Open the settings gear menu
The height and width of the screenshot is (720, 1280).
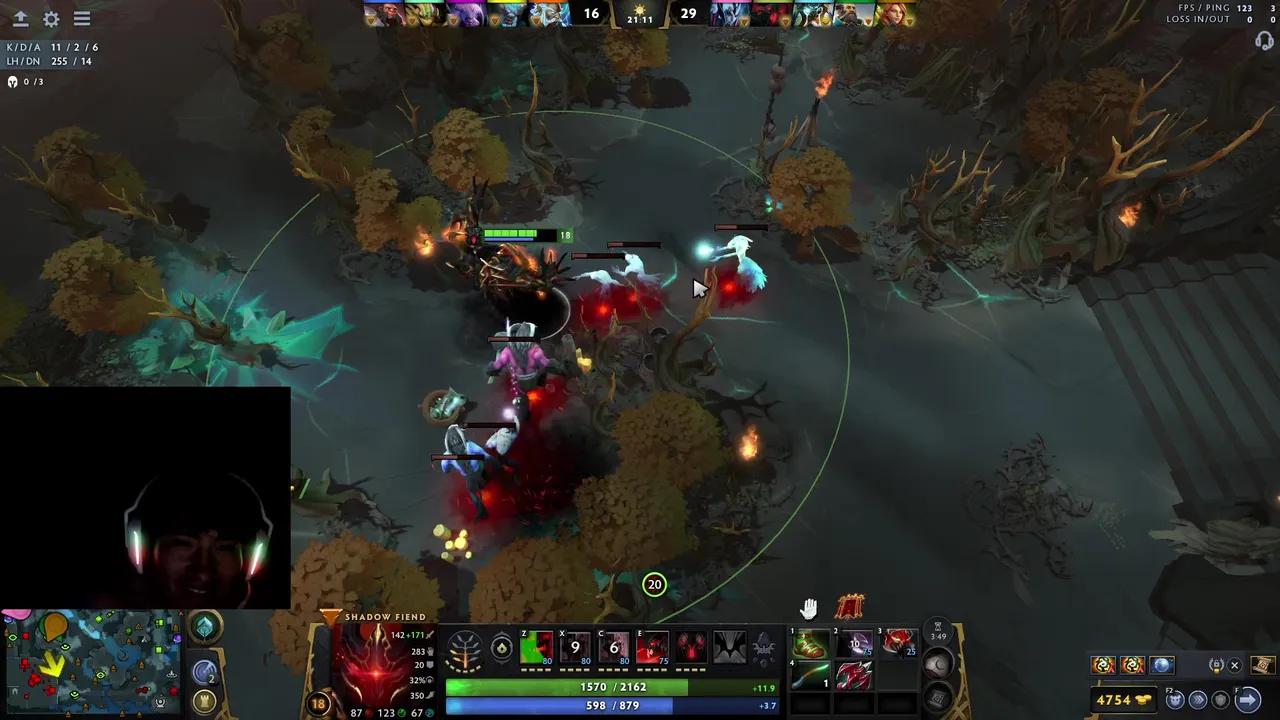pyautogui.click(x=50, y=18)
